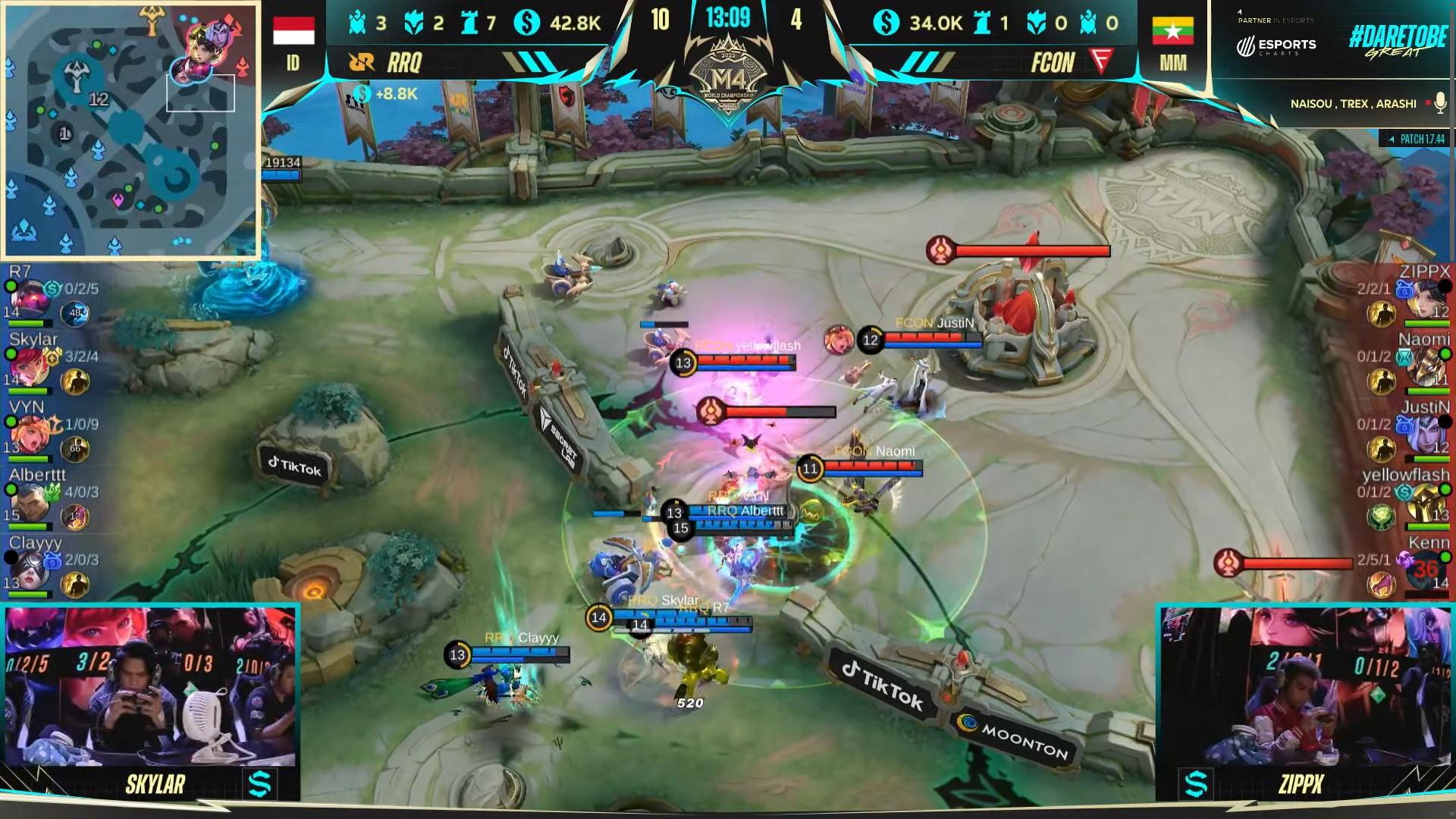
Task: Select Skylar's hero portrait in the scoreboard
Action: (x=29, y=367)
